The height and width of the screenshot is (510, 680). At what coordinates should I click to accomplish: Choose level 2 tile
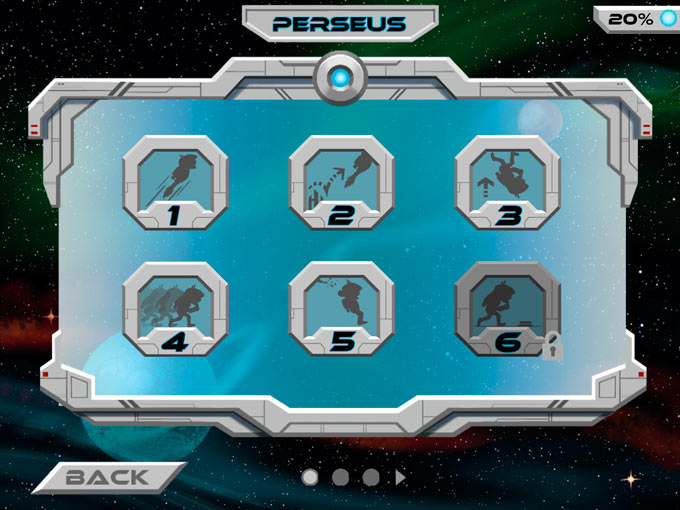point(342,183)
